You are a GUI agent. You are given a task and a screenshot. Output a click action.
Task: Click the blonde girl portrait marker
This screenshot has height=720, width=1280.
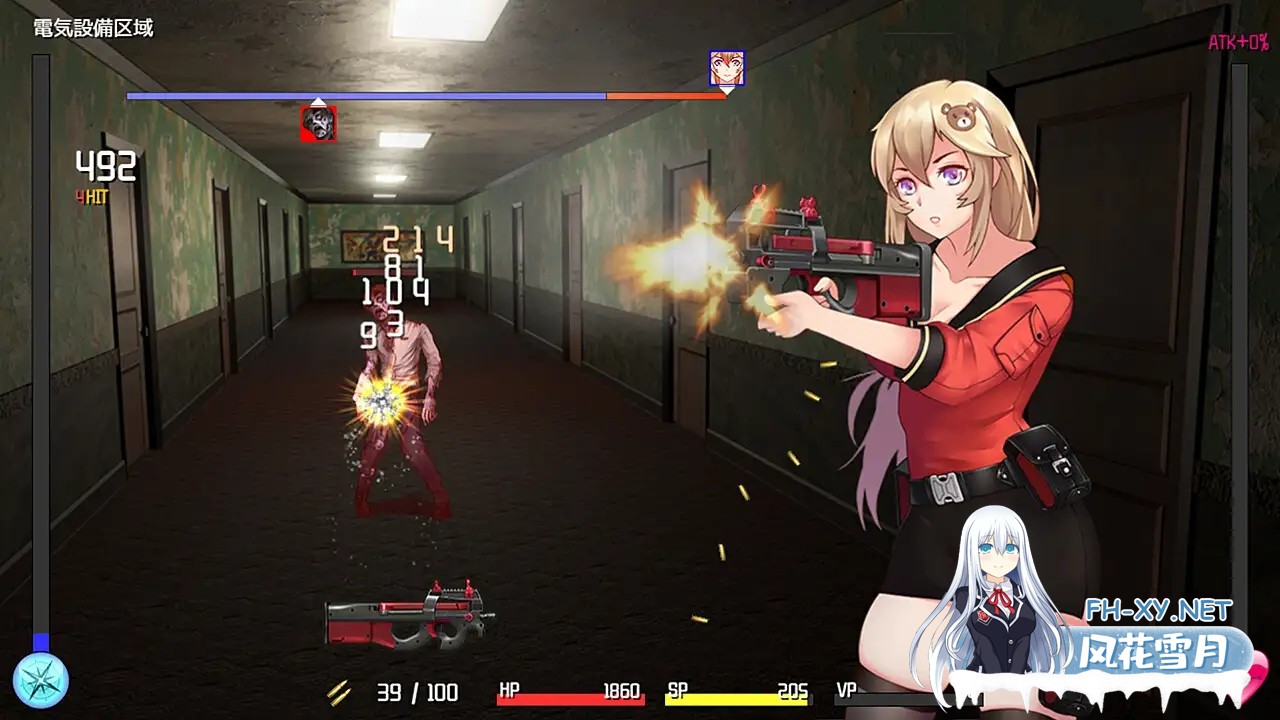point(727,68)
